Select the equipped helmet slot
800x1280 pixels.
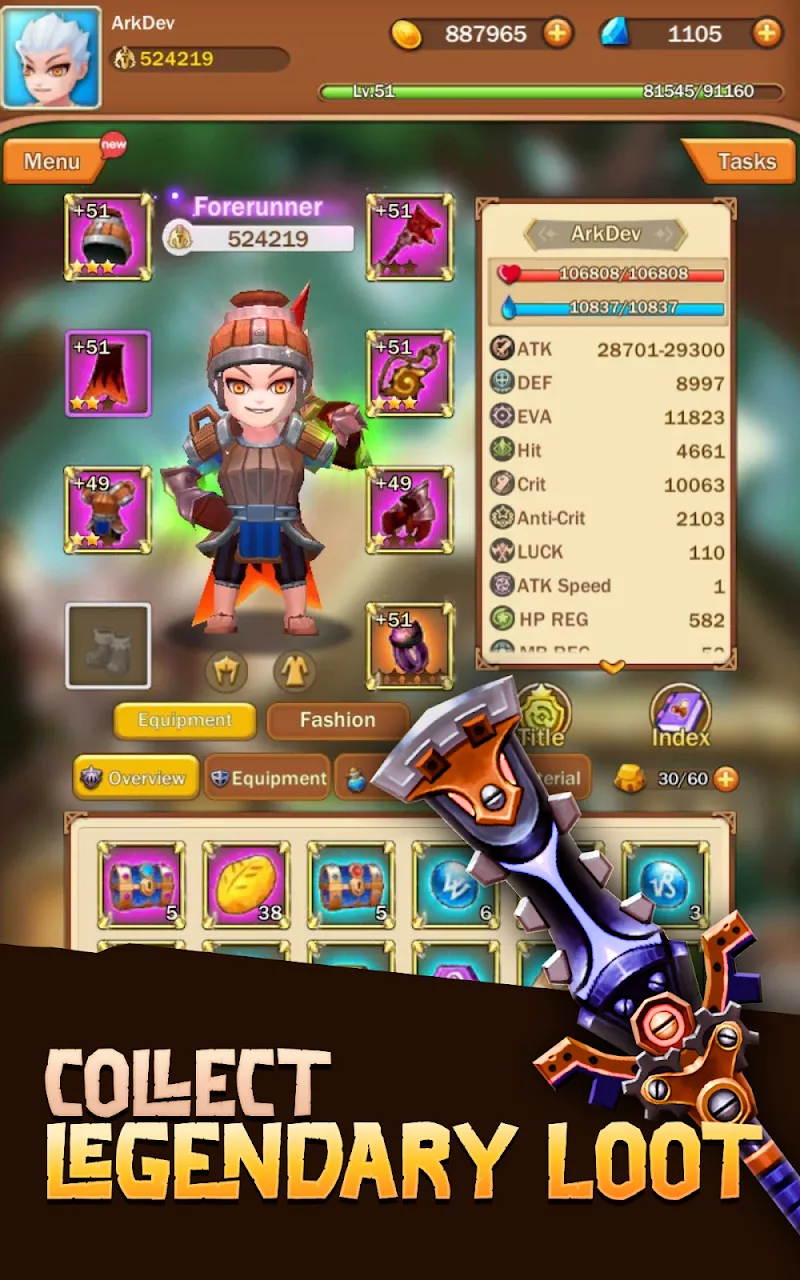[108, 237]
